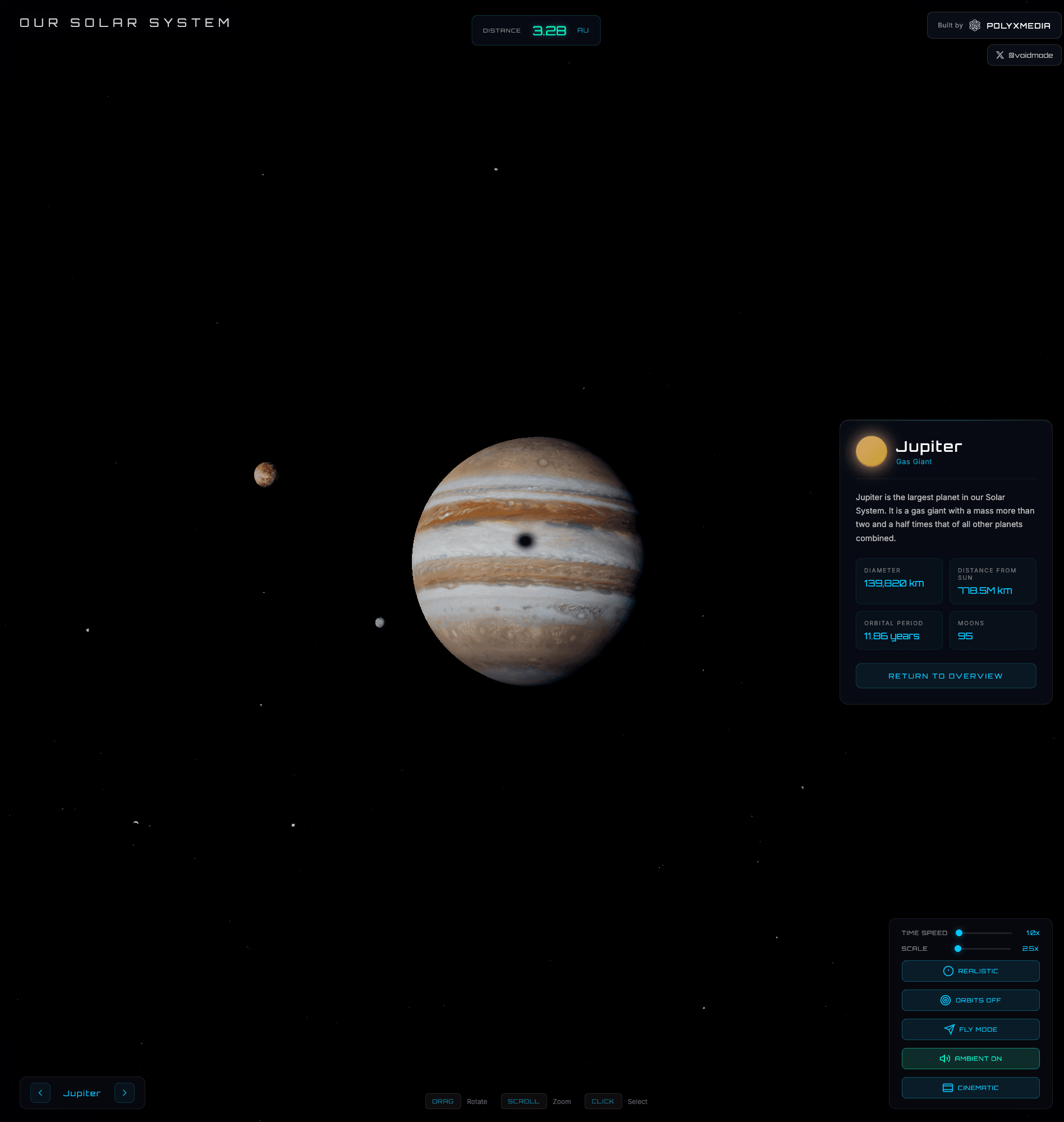
Task: Select the Realistic clock icon
Action: coord(948,970)
